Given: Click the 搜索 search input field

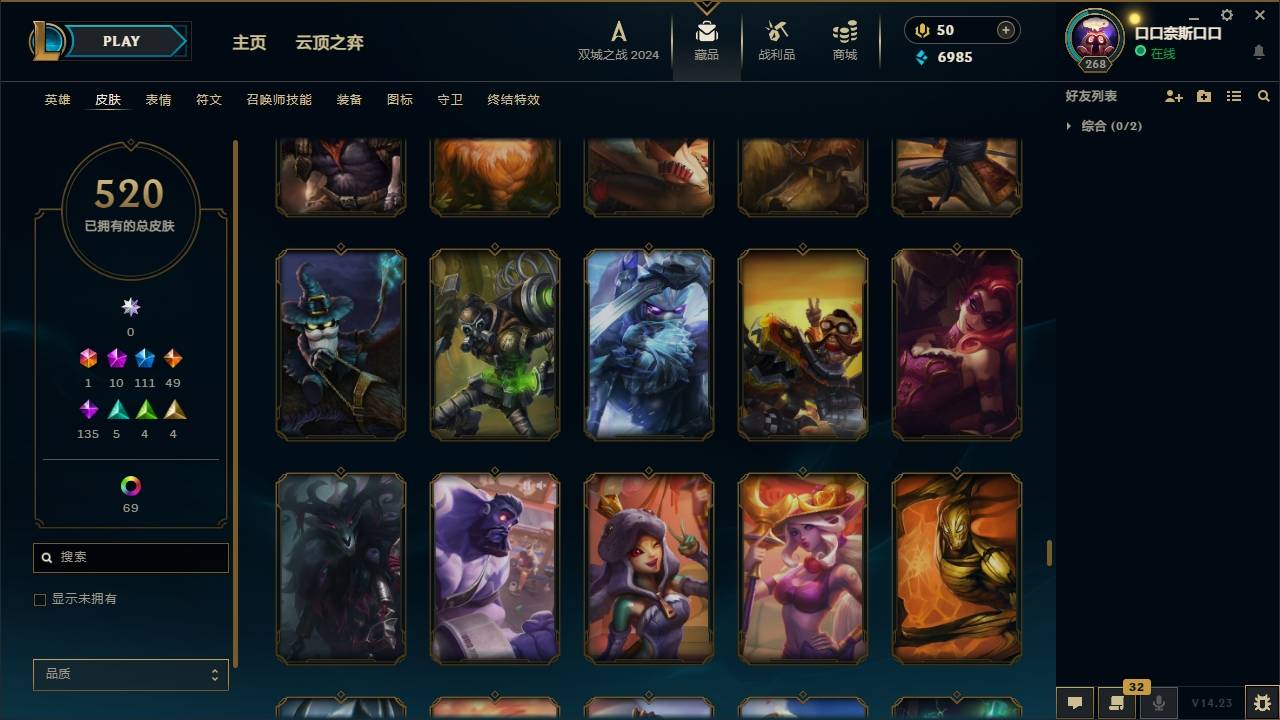Looking at the screenshot, I should click(x=130, y=557).
